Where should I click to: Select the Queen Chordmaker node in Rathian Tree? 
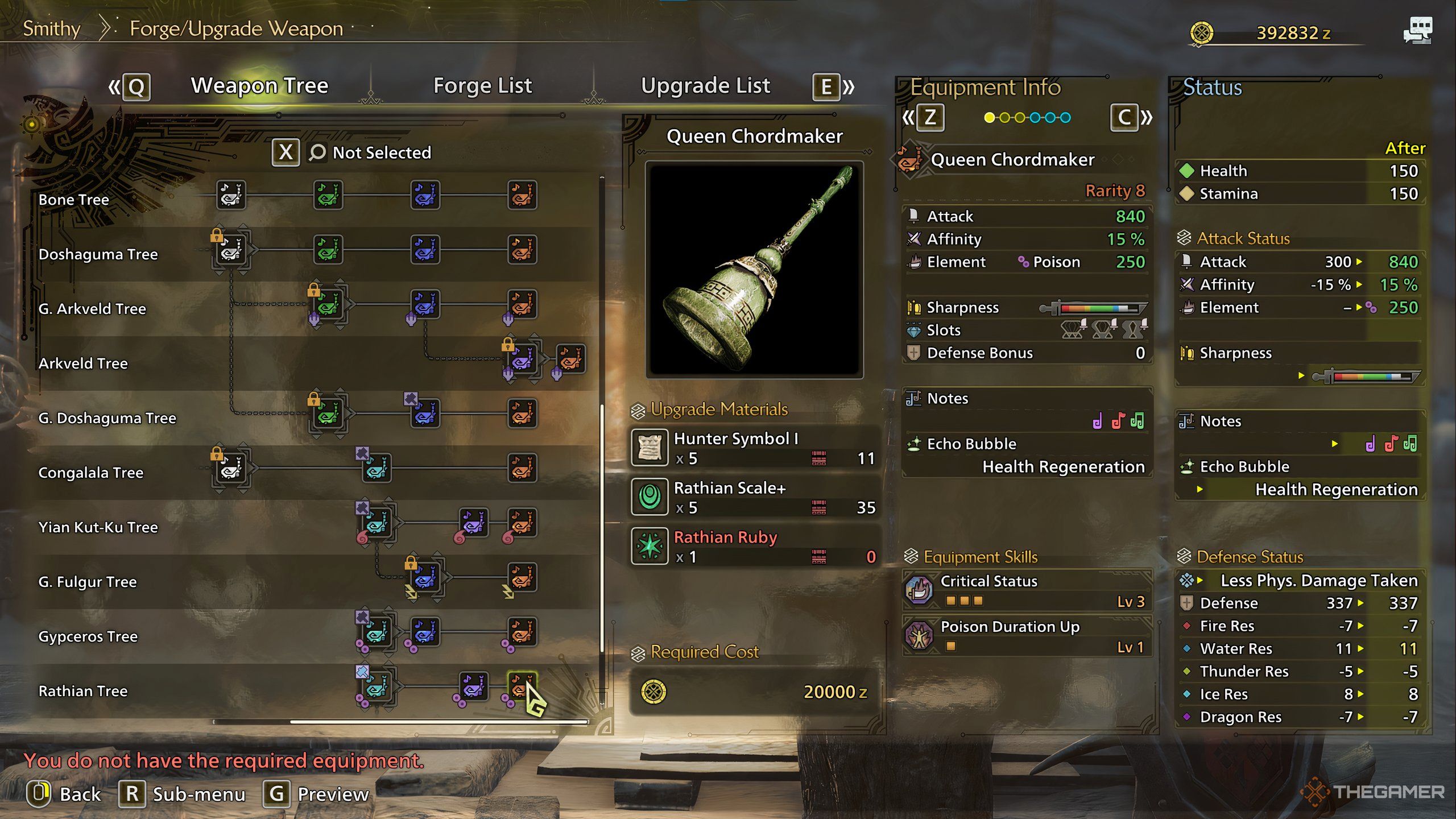[522, 685]
